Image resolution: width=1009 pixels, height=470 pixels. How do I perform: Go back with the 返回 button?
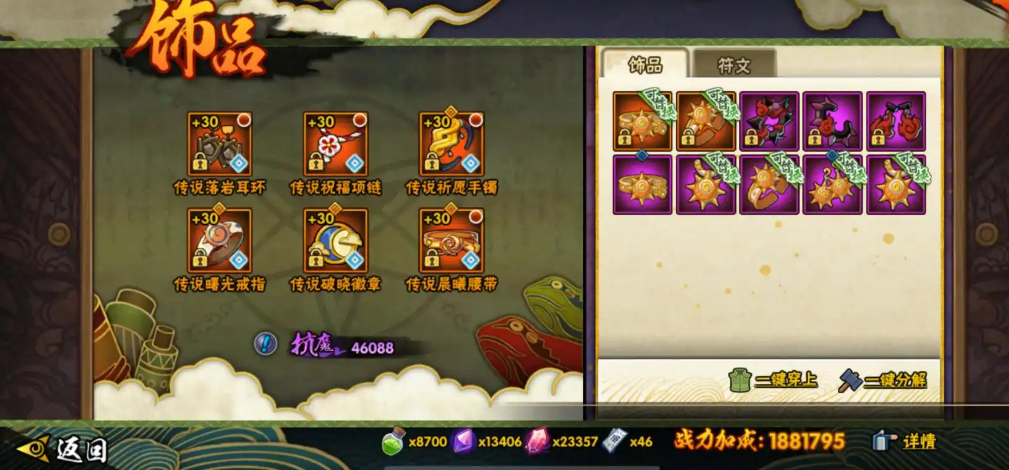63,449
